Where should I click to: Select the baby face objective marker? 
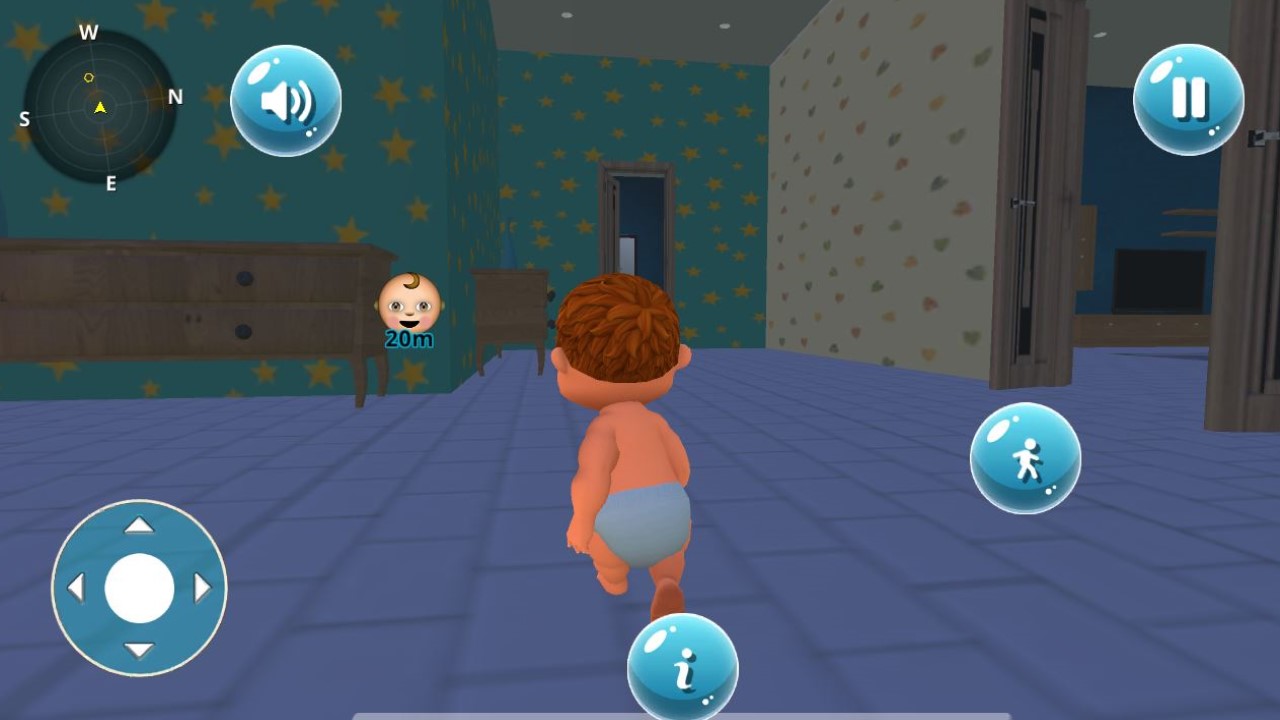[408, 300]
